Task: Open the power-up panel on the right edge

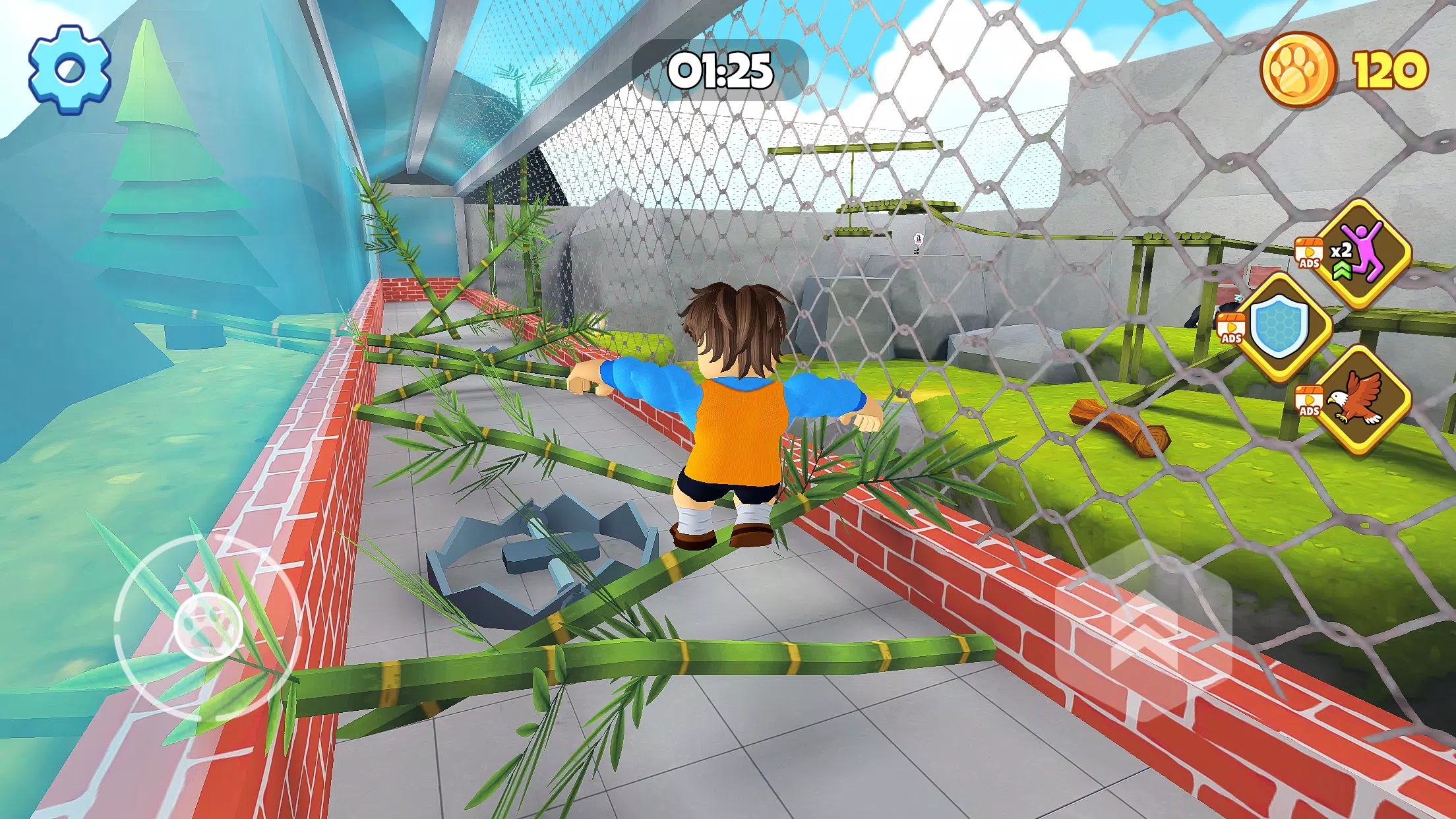Action: pos(1332,330)
